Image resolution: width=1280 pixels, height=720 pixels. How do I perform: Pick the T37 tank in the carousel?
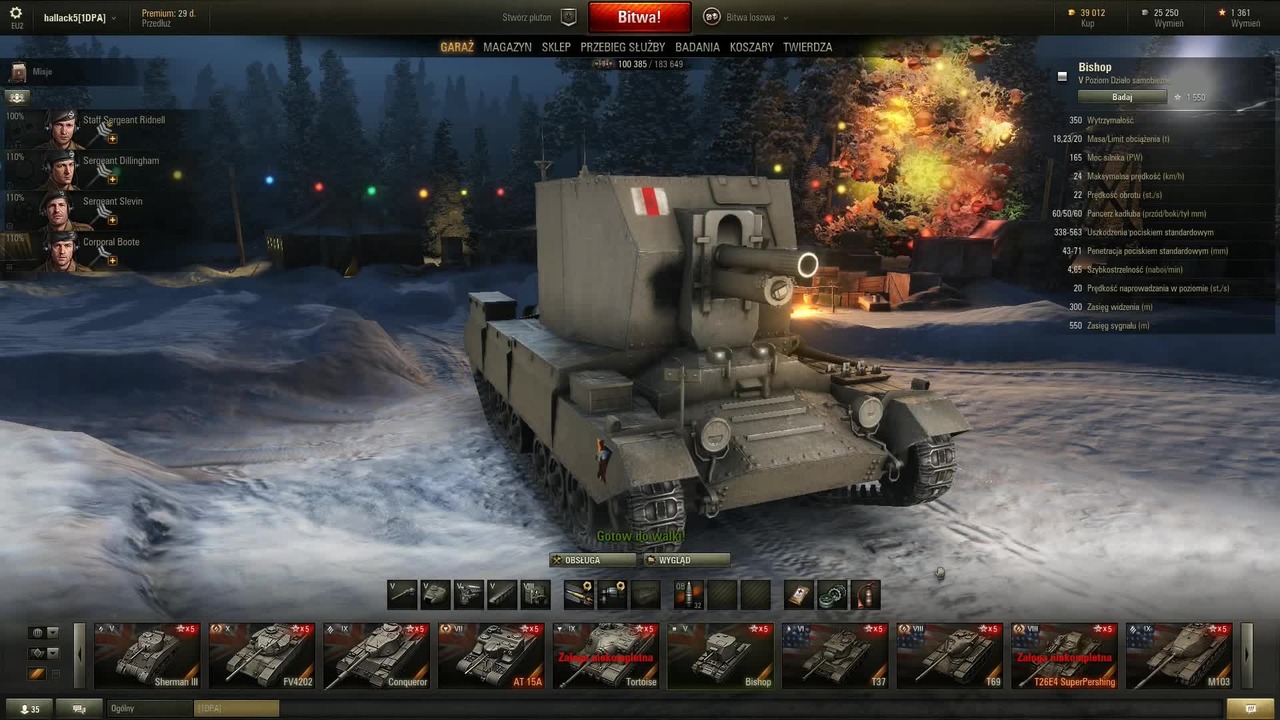pos(835,656)
